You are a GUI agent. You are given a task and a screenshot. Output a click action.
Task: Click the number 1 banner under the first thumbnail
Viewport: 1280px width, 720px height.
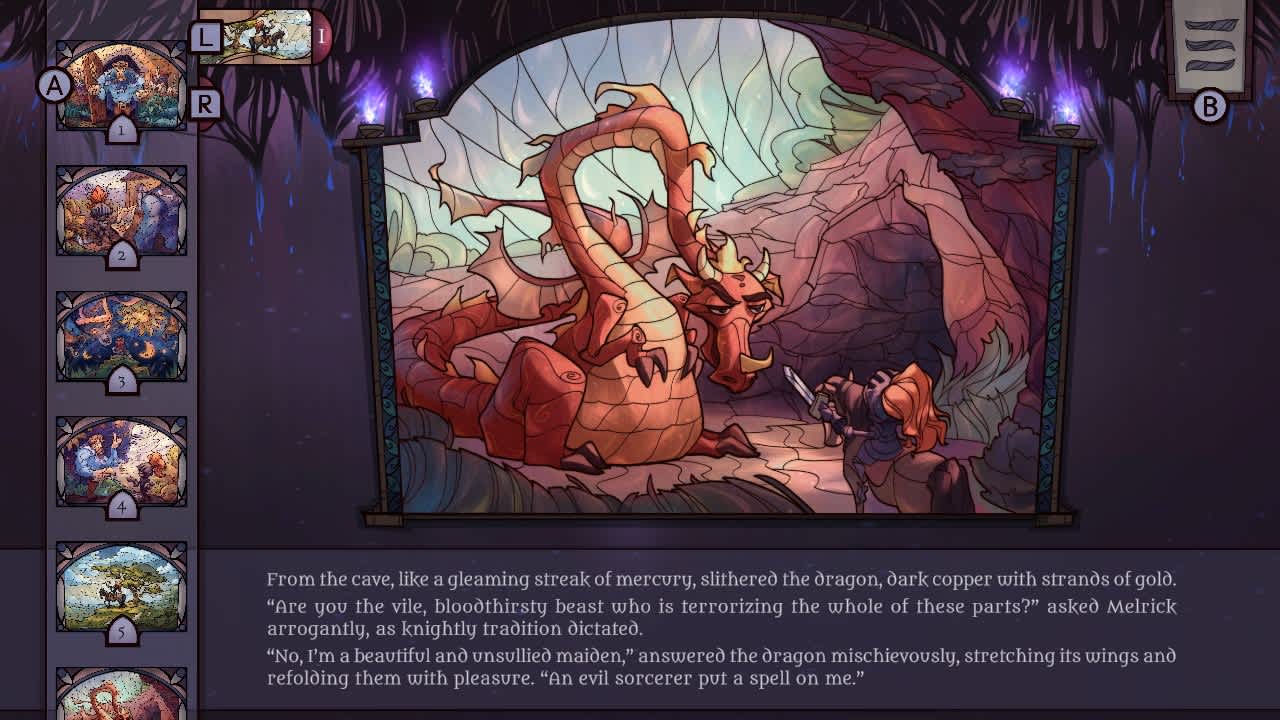point(120,130)
